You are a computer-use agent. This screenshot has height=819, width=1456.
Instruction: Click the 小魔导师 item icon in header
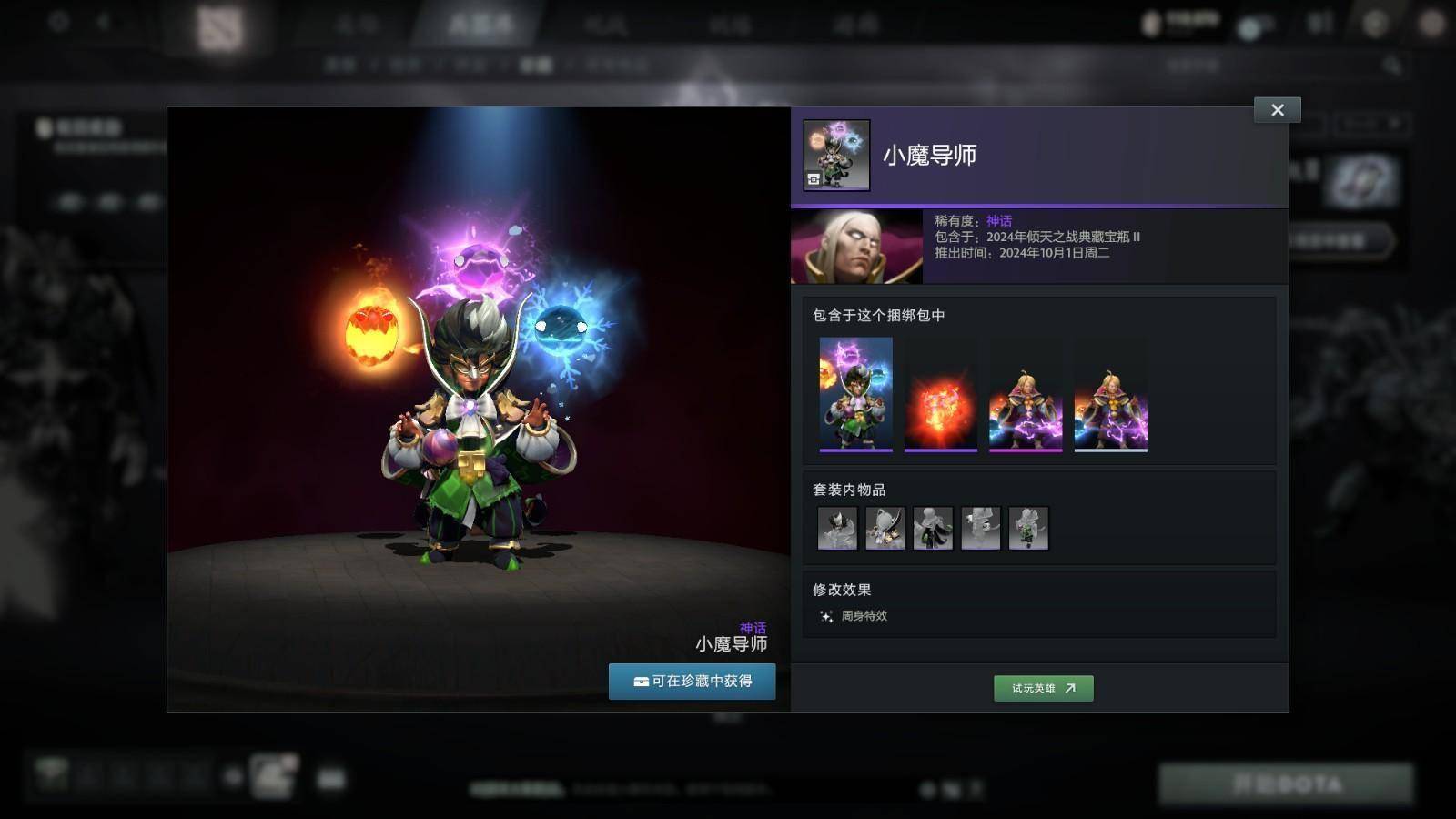click(836, 155)
